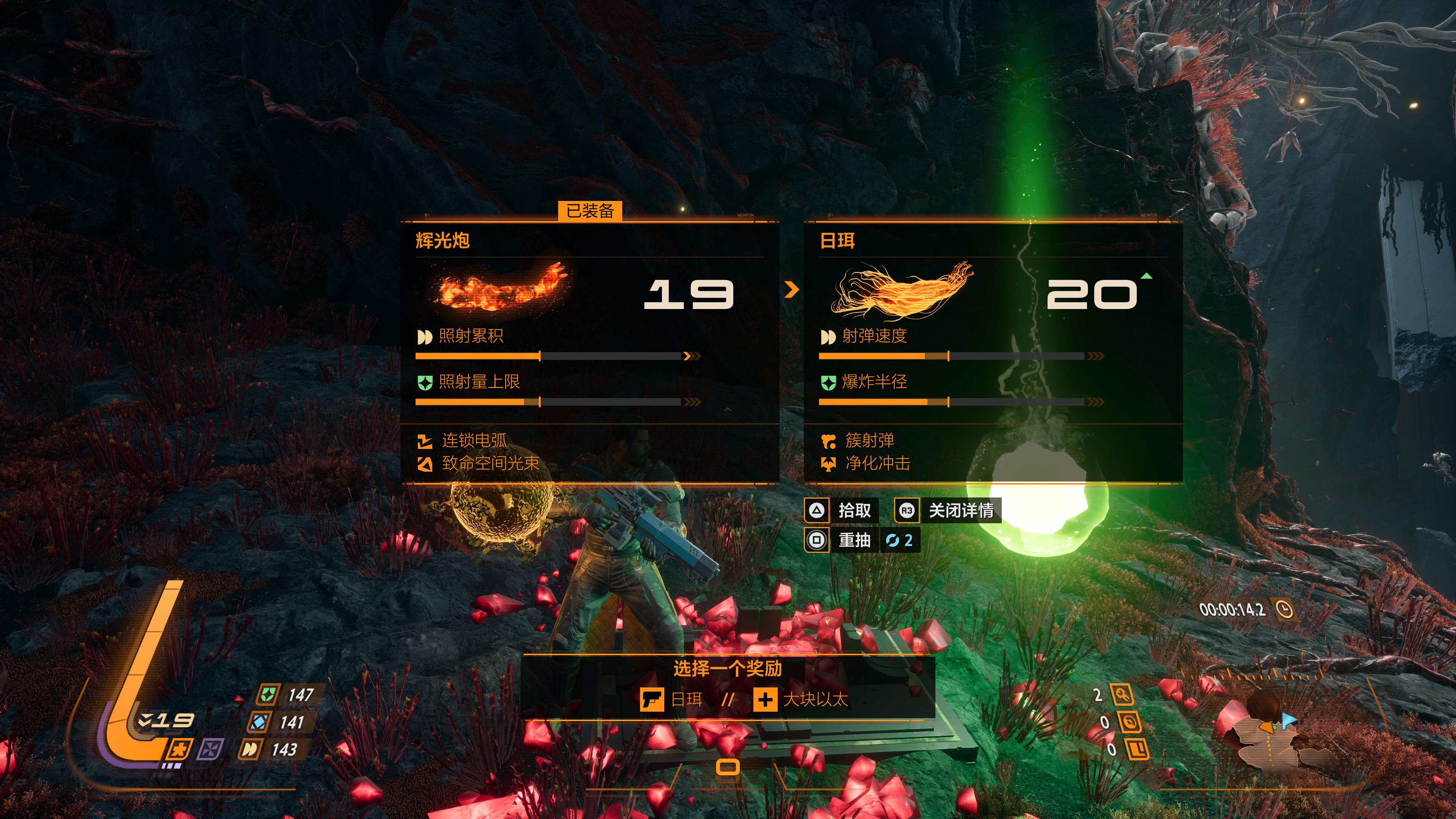Inspect the 致命空间光束 weapon trait
The image size is (1456, 819).
point(490,463)
